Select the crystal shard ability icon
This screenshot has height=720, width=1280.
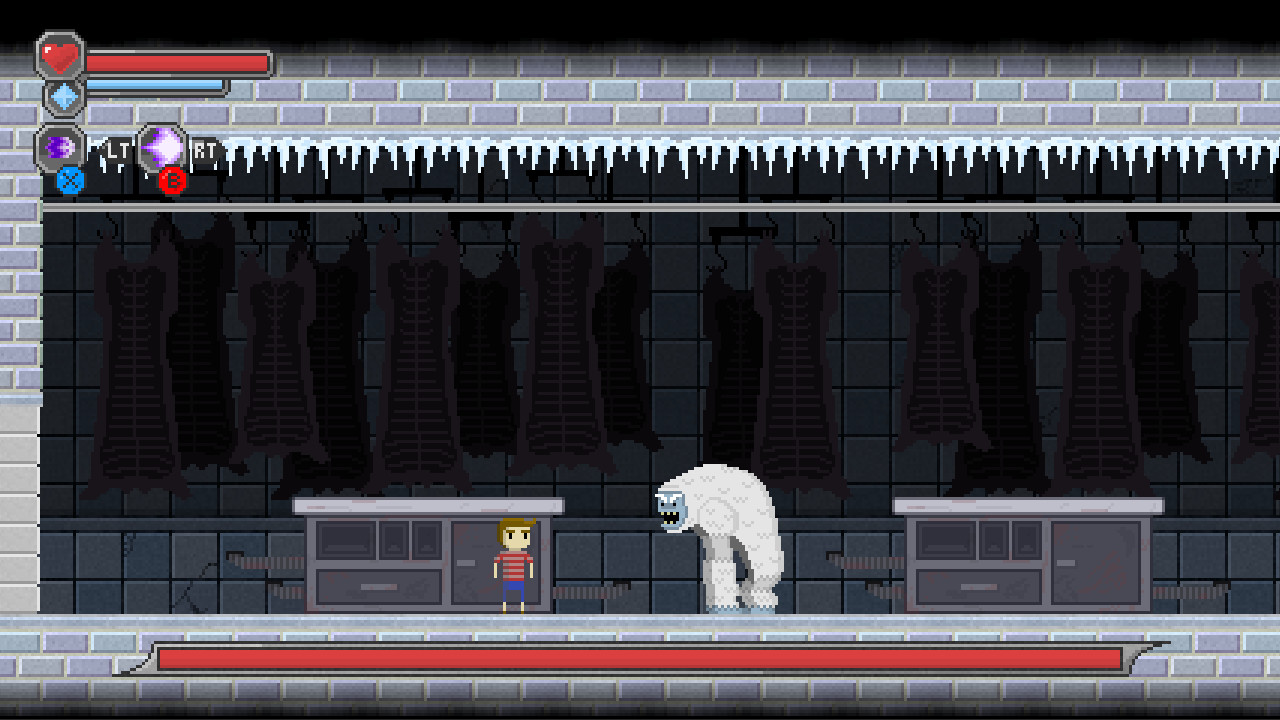[x=162, y=147]
